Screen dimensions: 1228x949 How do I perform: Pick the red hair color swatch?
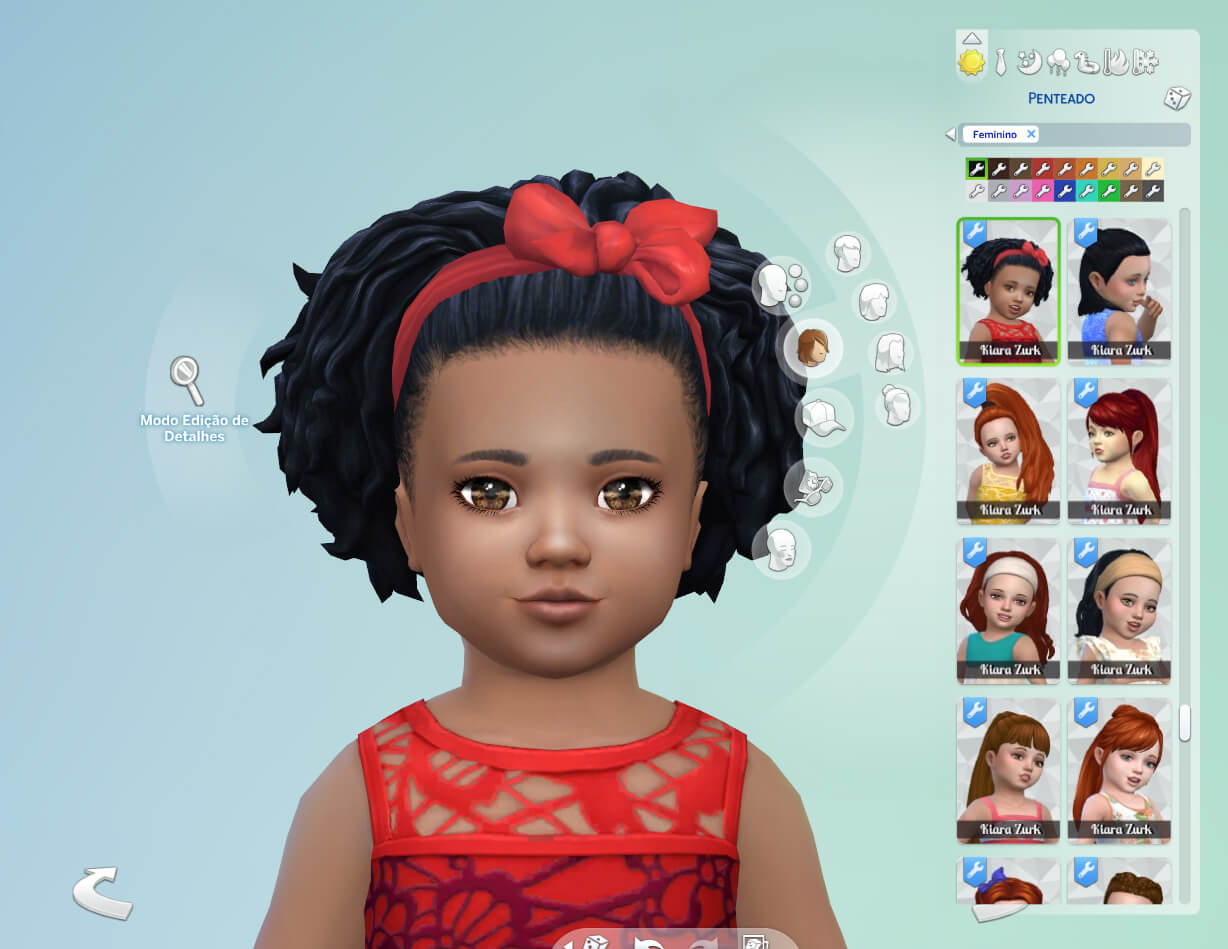[x=1042, y=169]
